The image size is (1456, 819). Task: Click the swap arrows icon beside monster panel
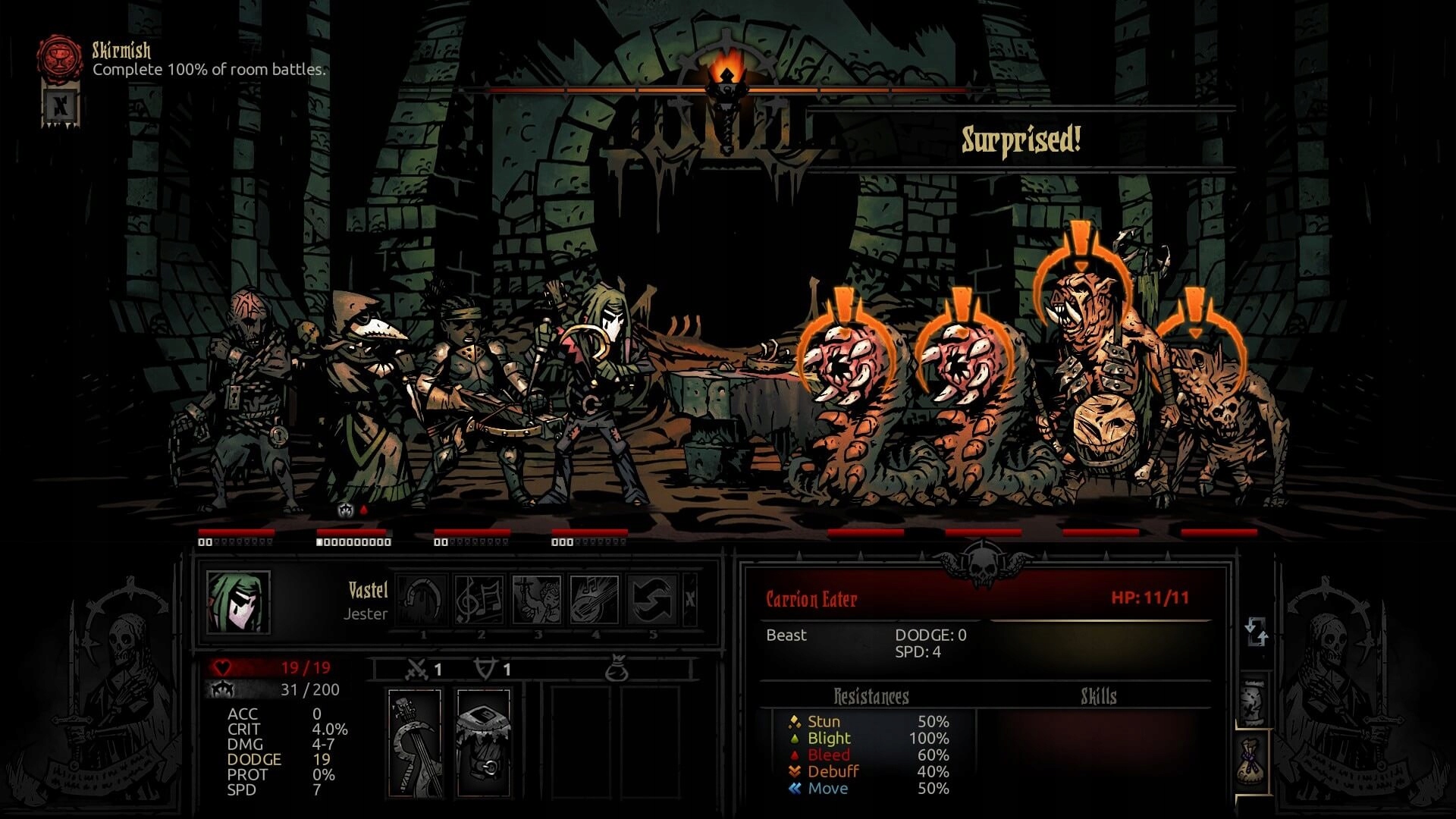point(1256,631)
